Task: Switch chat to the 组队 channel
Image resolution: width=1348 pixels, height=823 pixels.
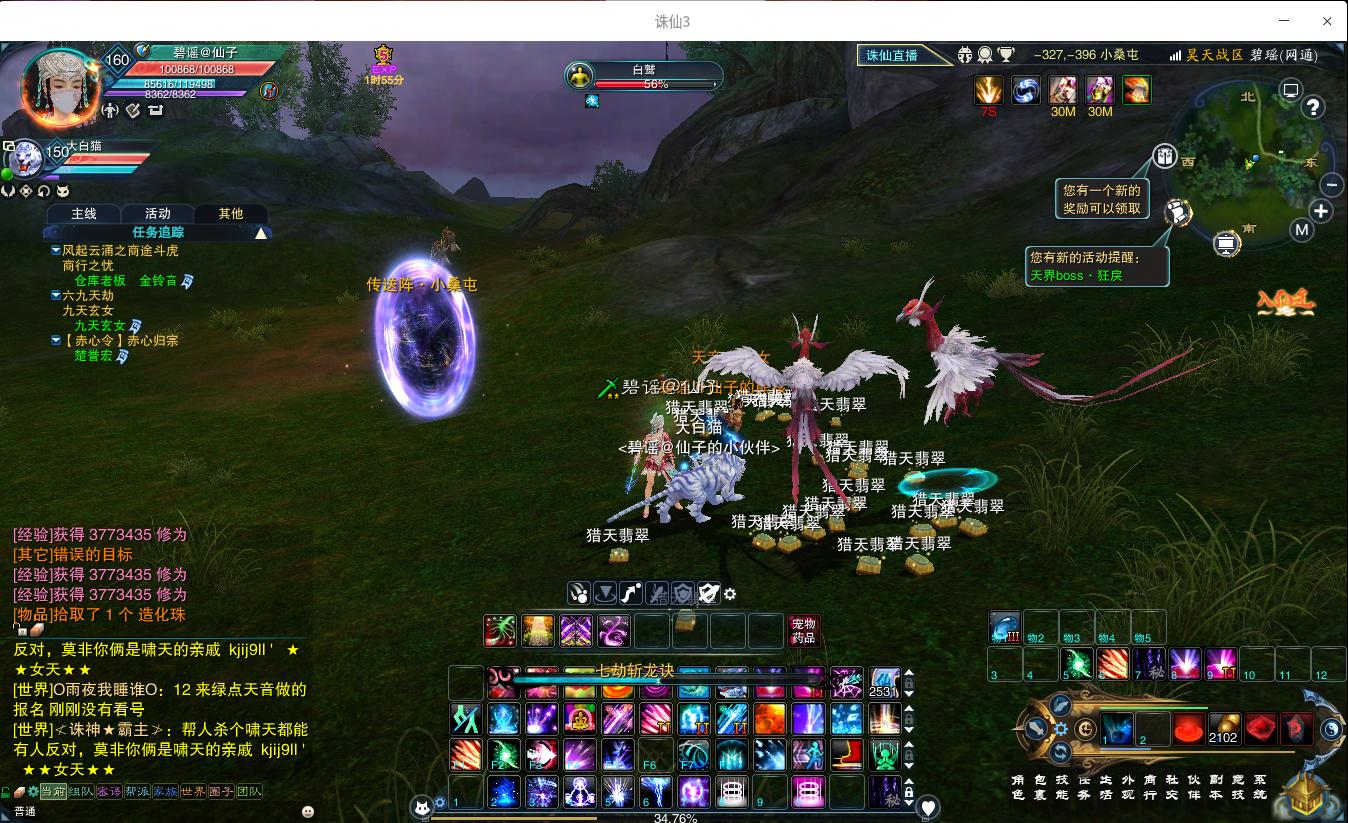Action: click(x=81, y=792)
